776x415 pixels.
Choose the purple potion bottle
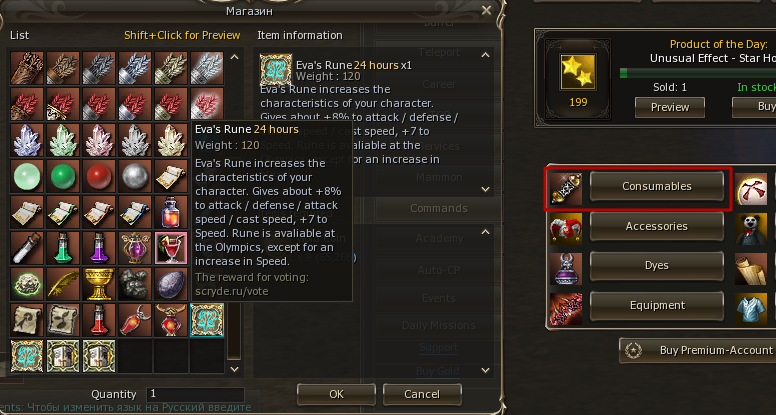coord(99,247)
